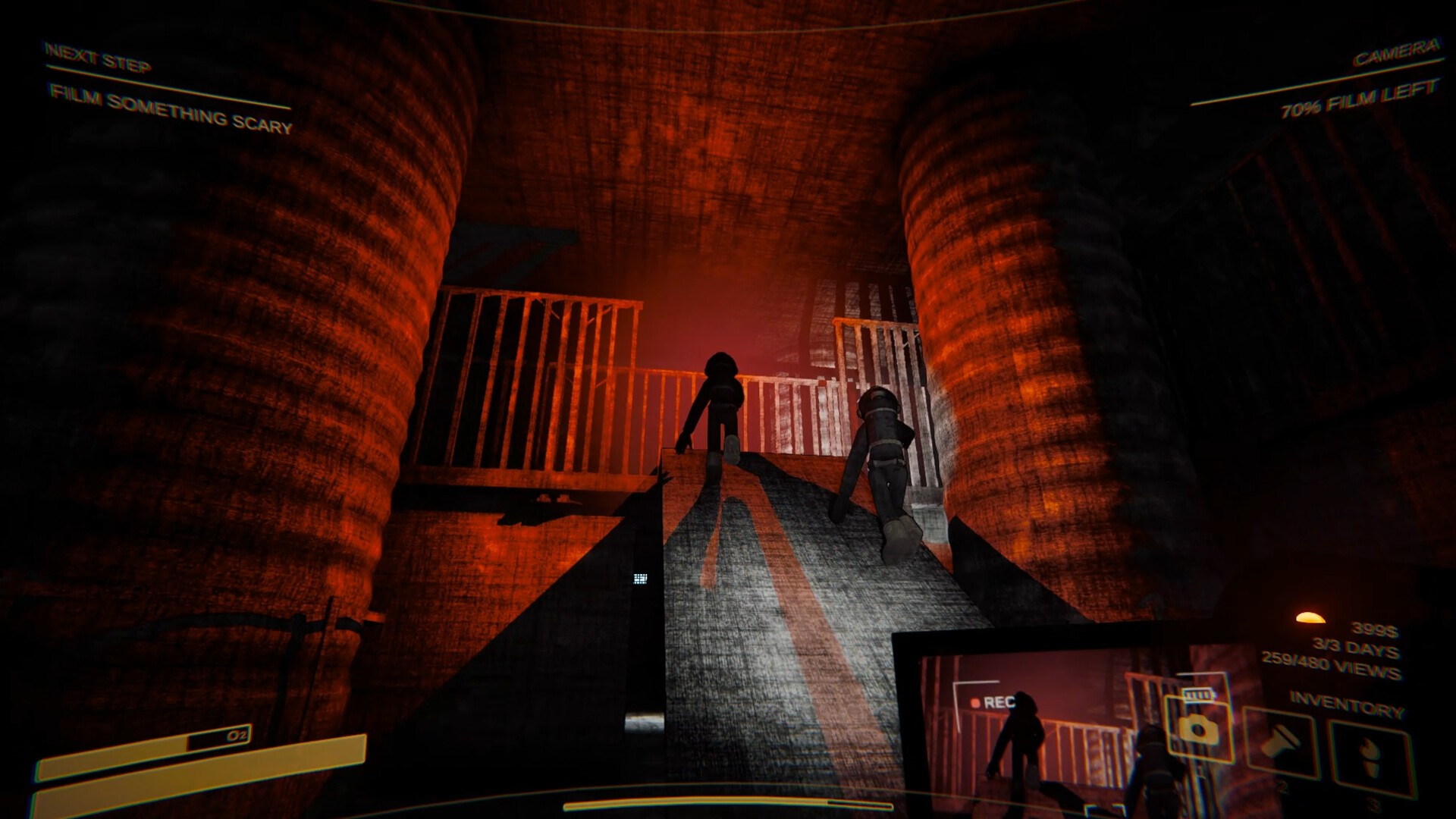Select the camera in inventory slot 1

tap(1200, 730)
